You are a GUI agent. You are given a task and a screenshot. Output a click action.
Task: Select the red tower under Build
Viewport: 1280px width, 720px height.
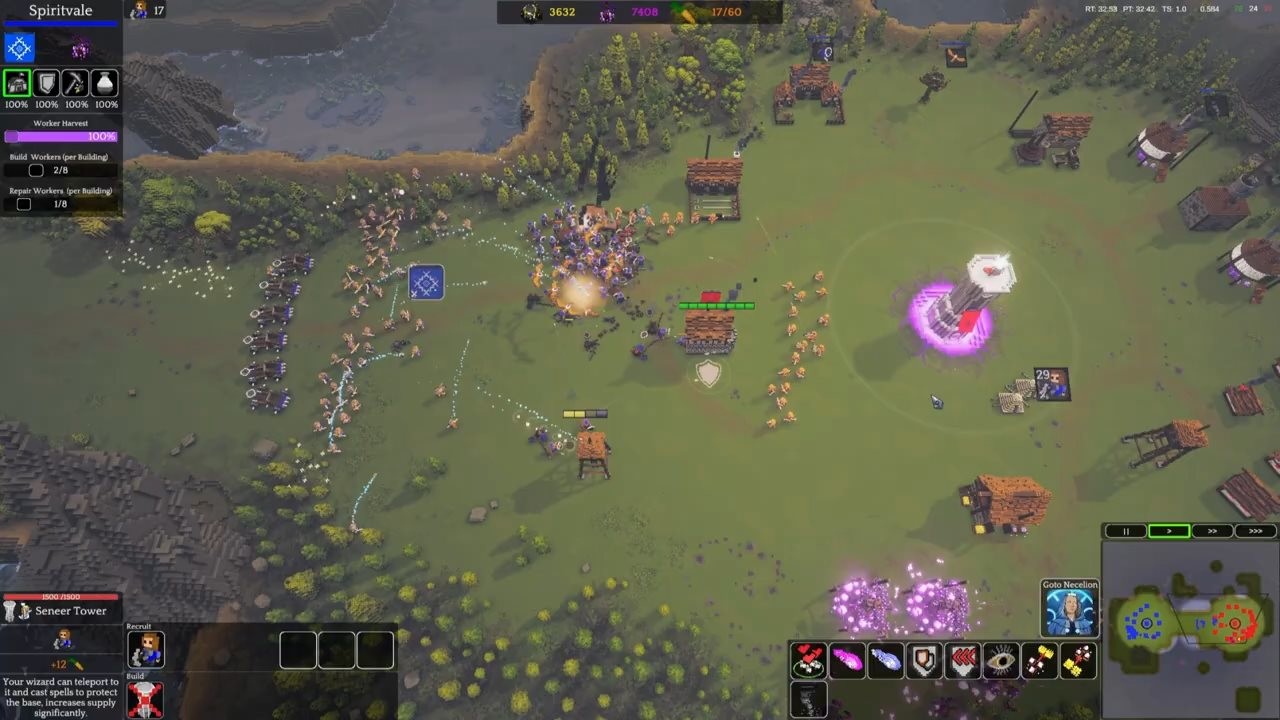click(146, 701)
